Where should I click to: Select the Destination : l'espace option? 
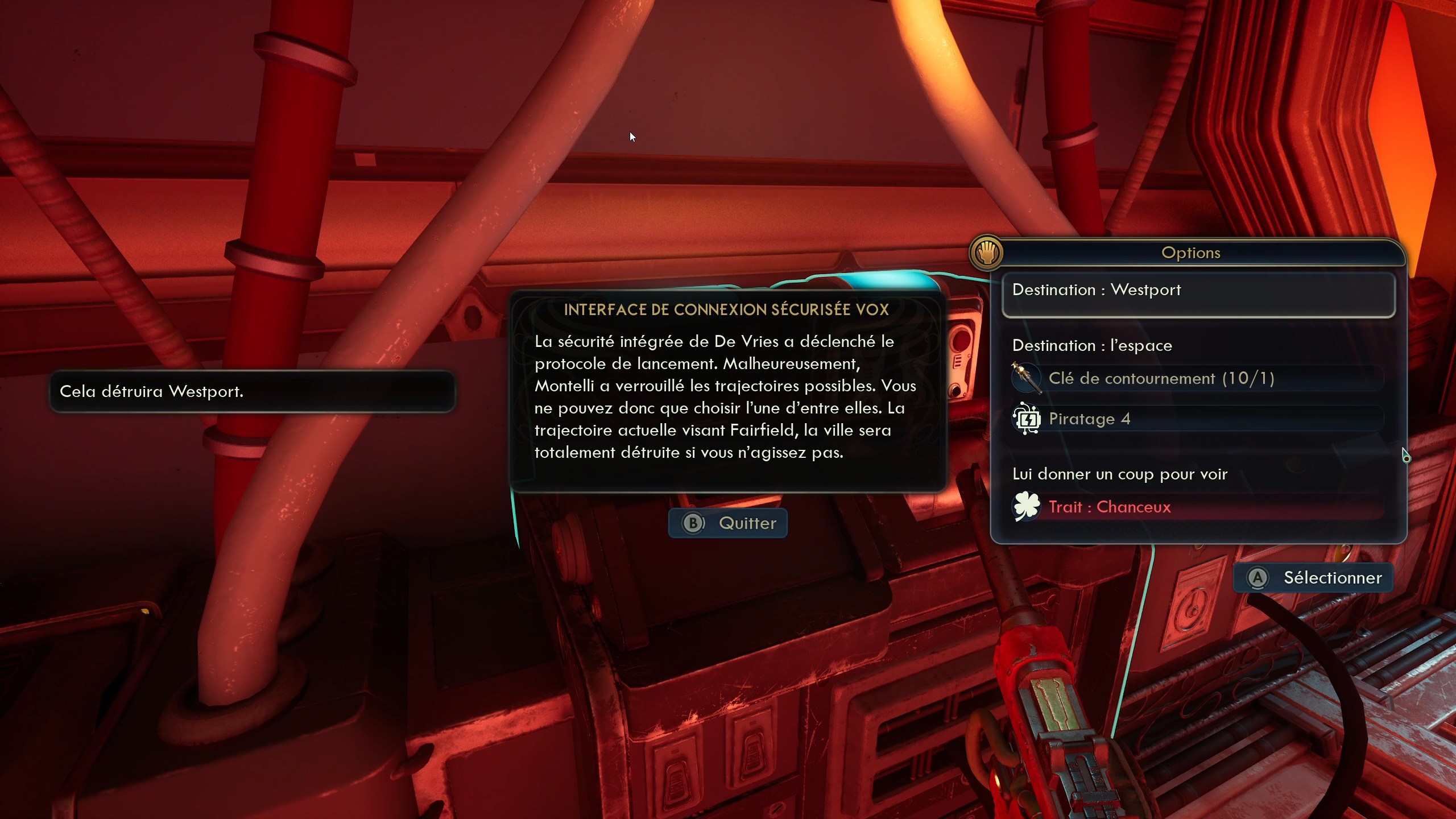point(1092,345)
